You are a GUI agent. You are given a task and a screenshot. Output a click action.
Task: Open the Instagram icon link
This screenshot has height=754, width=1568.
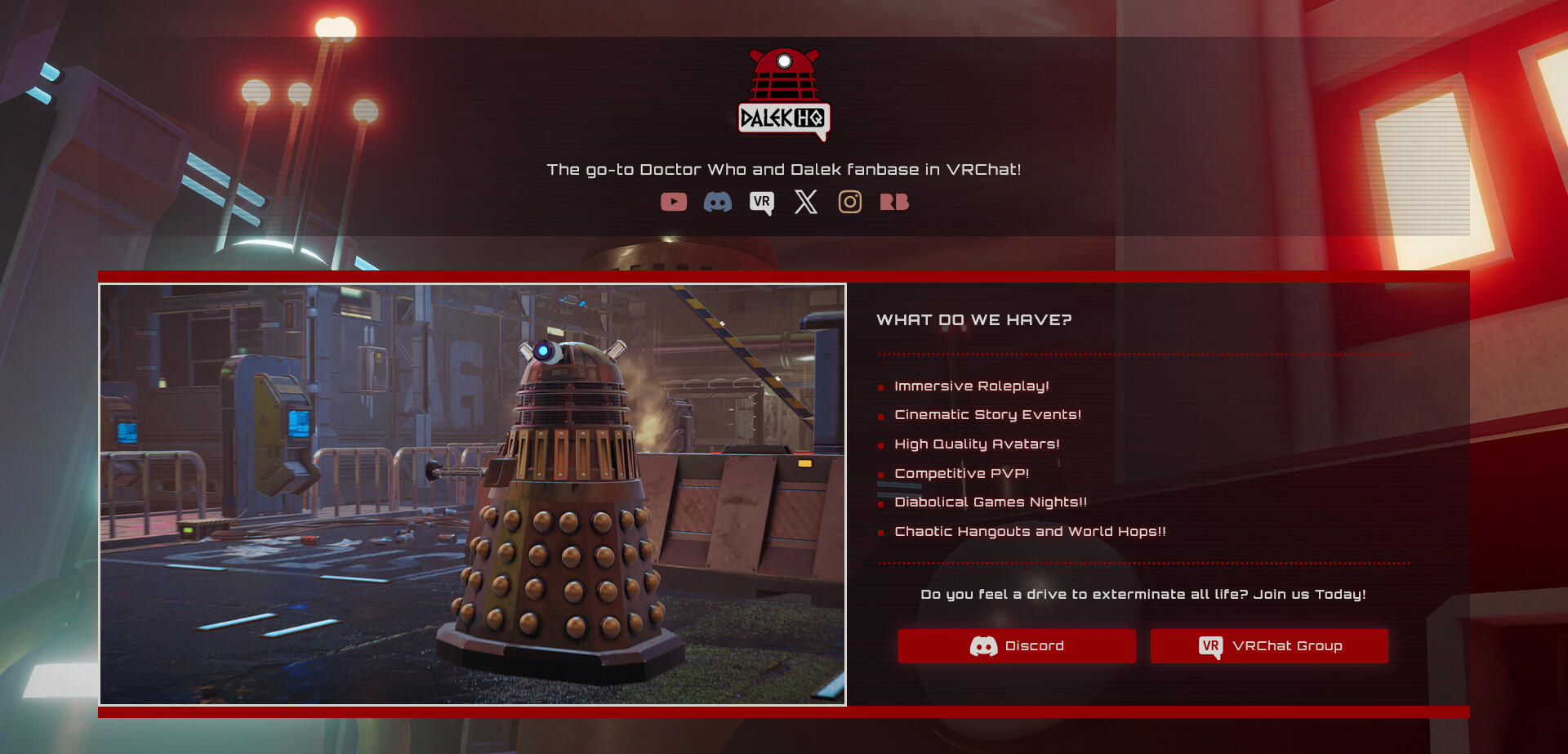tap(850, 202)
